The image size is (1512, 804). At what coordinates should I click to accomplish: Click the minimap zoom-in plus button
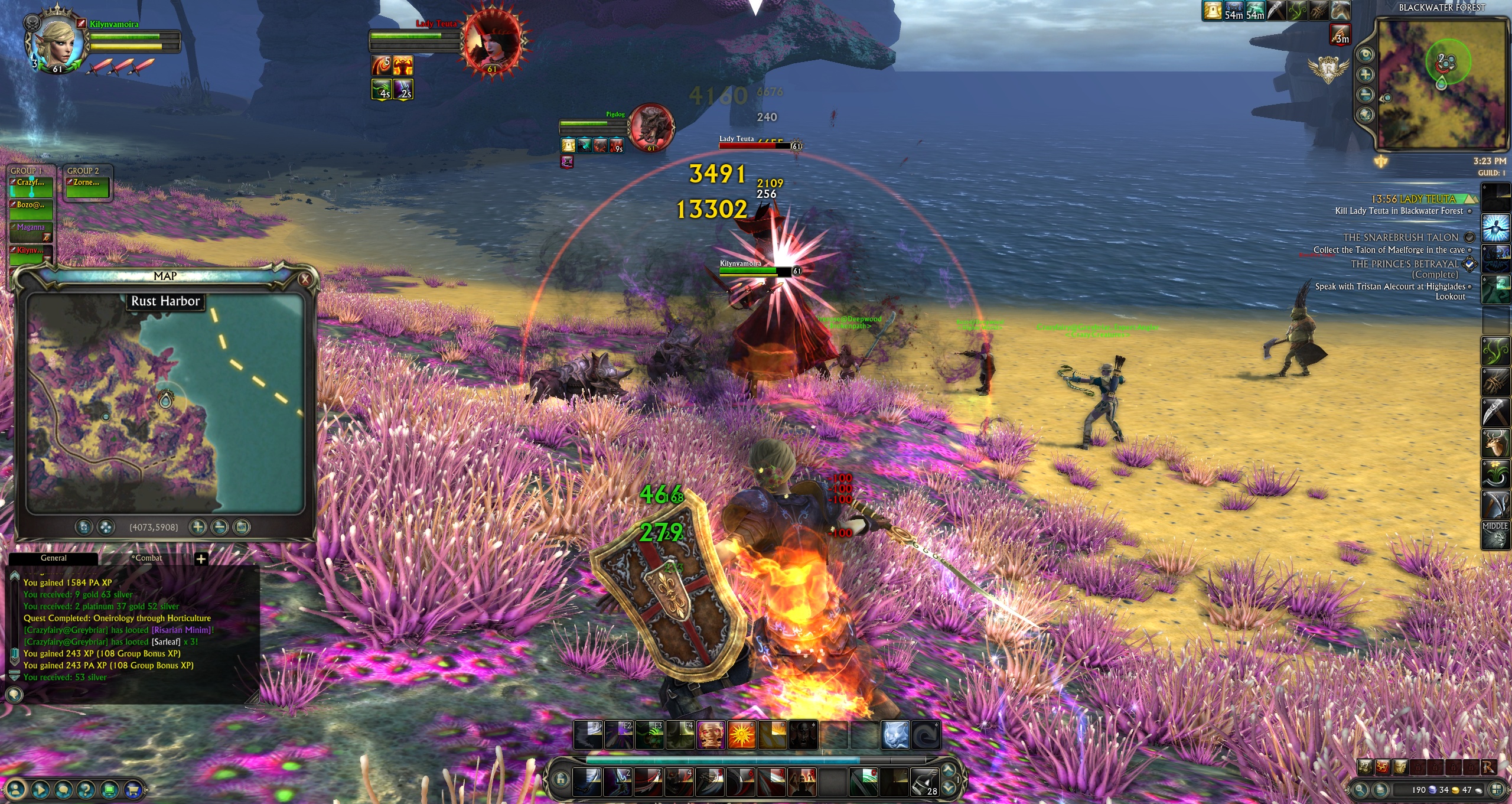1365,74
